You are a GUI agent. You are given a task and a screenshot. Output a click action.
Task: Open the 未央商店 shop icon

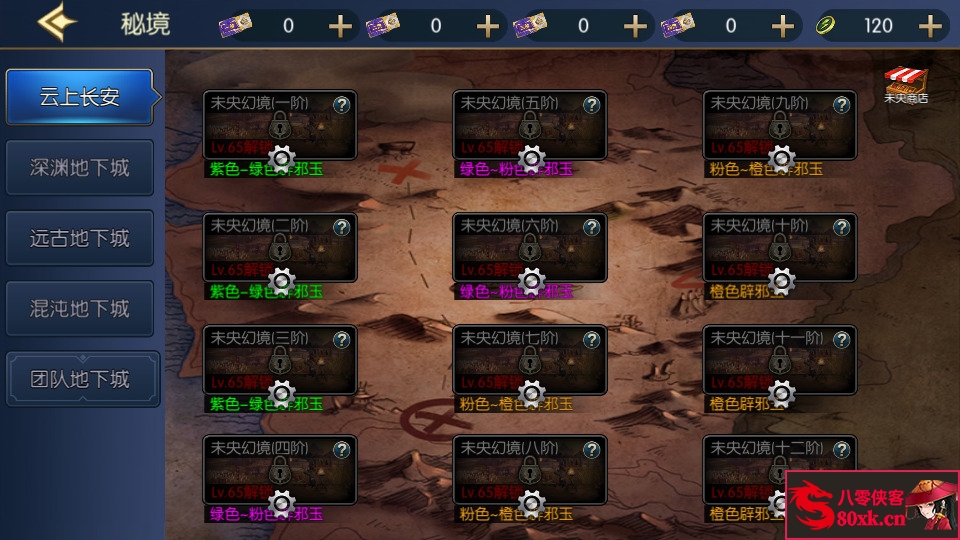pyautogui.click(x=906, y=86)
